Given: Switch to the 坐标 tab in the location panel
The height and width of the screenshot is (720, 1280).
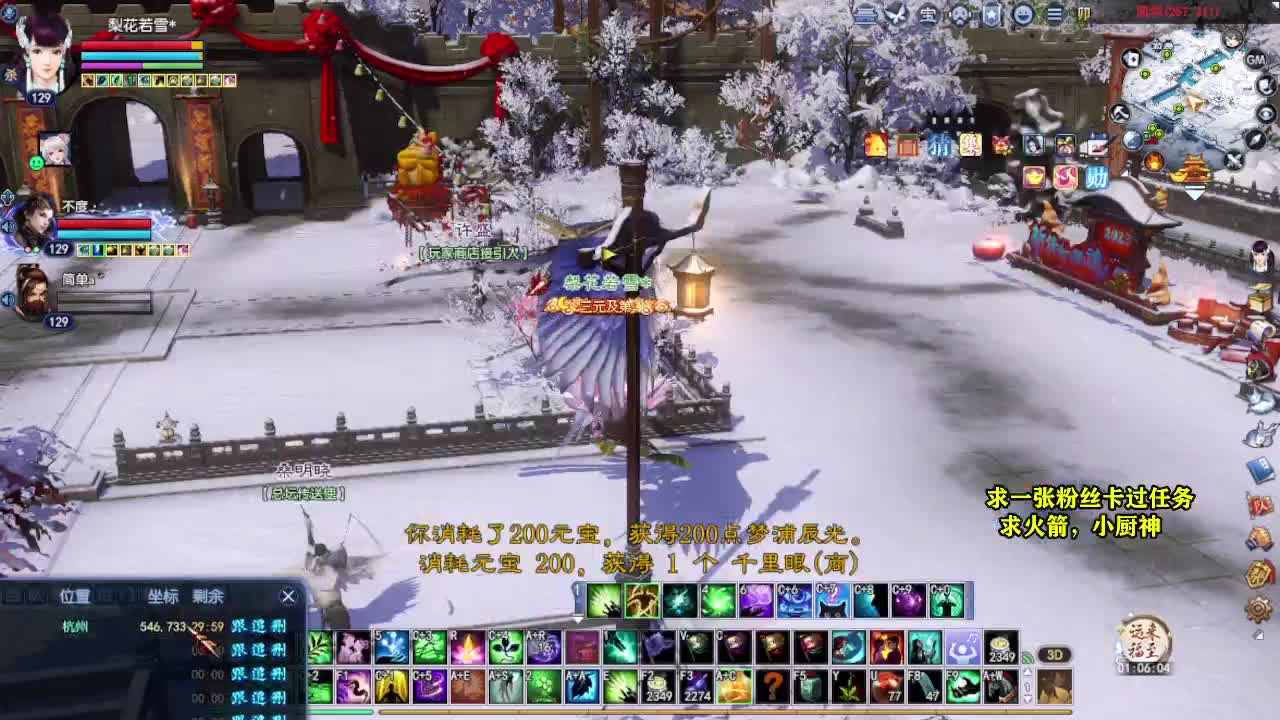Looking at the screenshot, I should coord(162,595).
